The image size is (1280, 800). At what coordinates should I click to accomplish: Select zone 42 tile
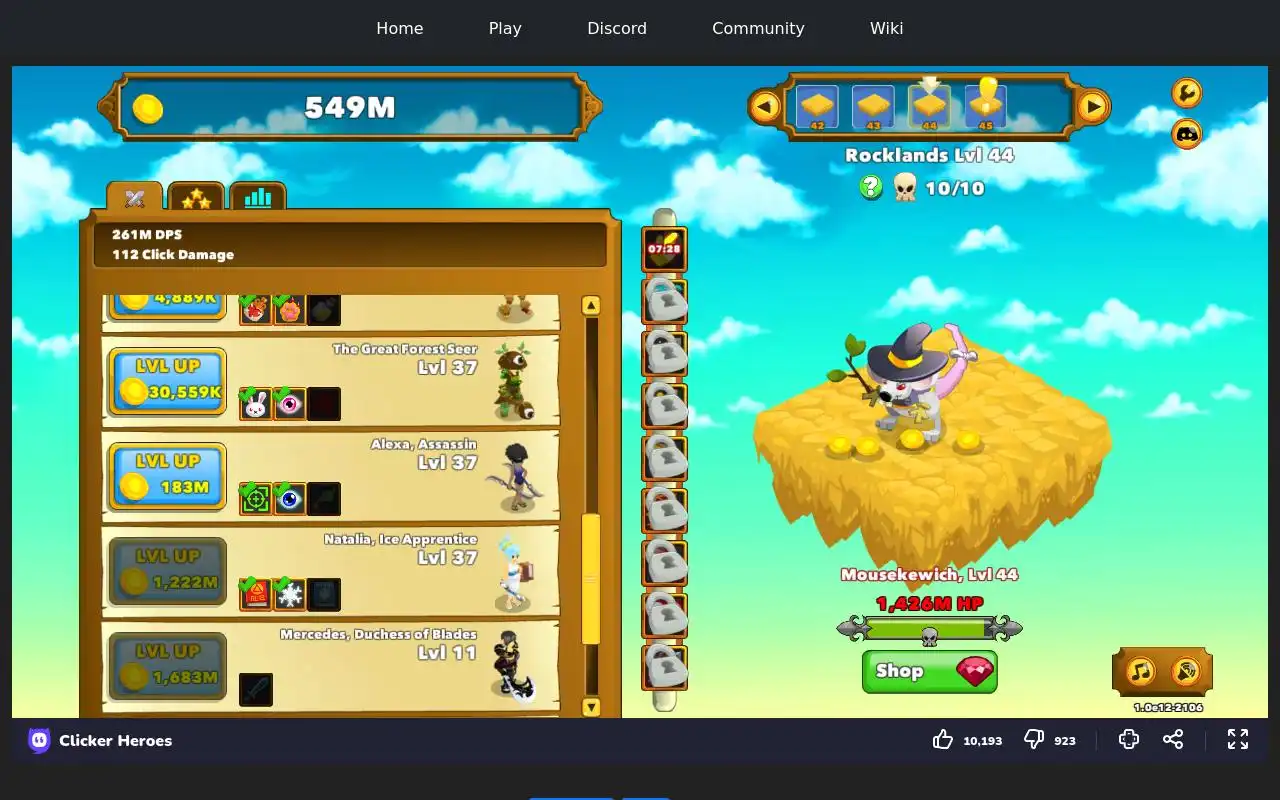click(817, 106)
